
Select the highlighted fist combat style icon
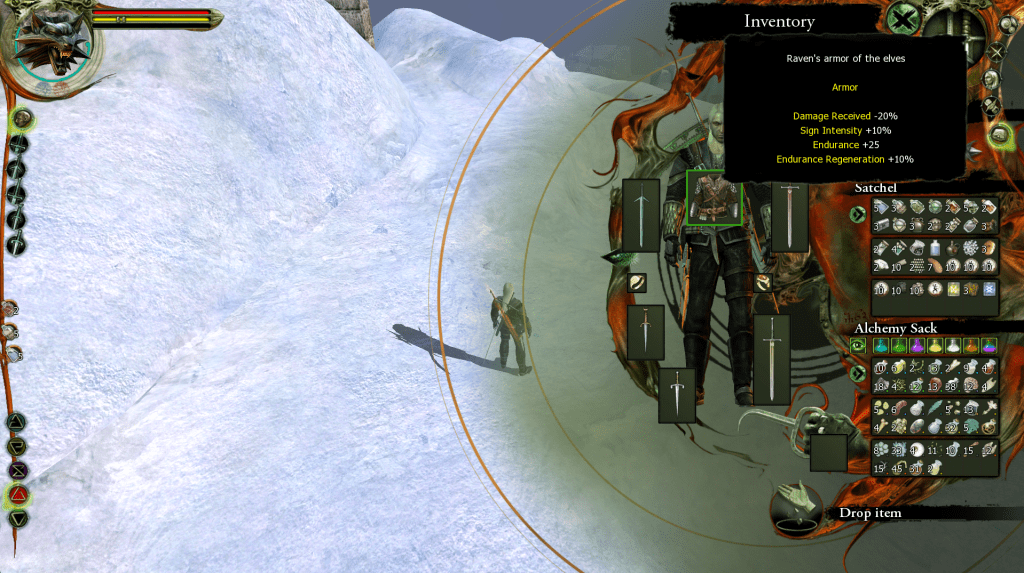[x=22, y=119]
